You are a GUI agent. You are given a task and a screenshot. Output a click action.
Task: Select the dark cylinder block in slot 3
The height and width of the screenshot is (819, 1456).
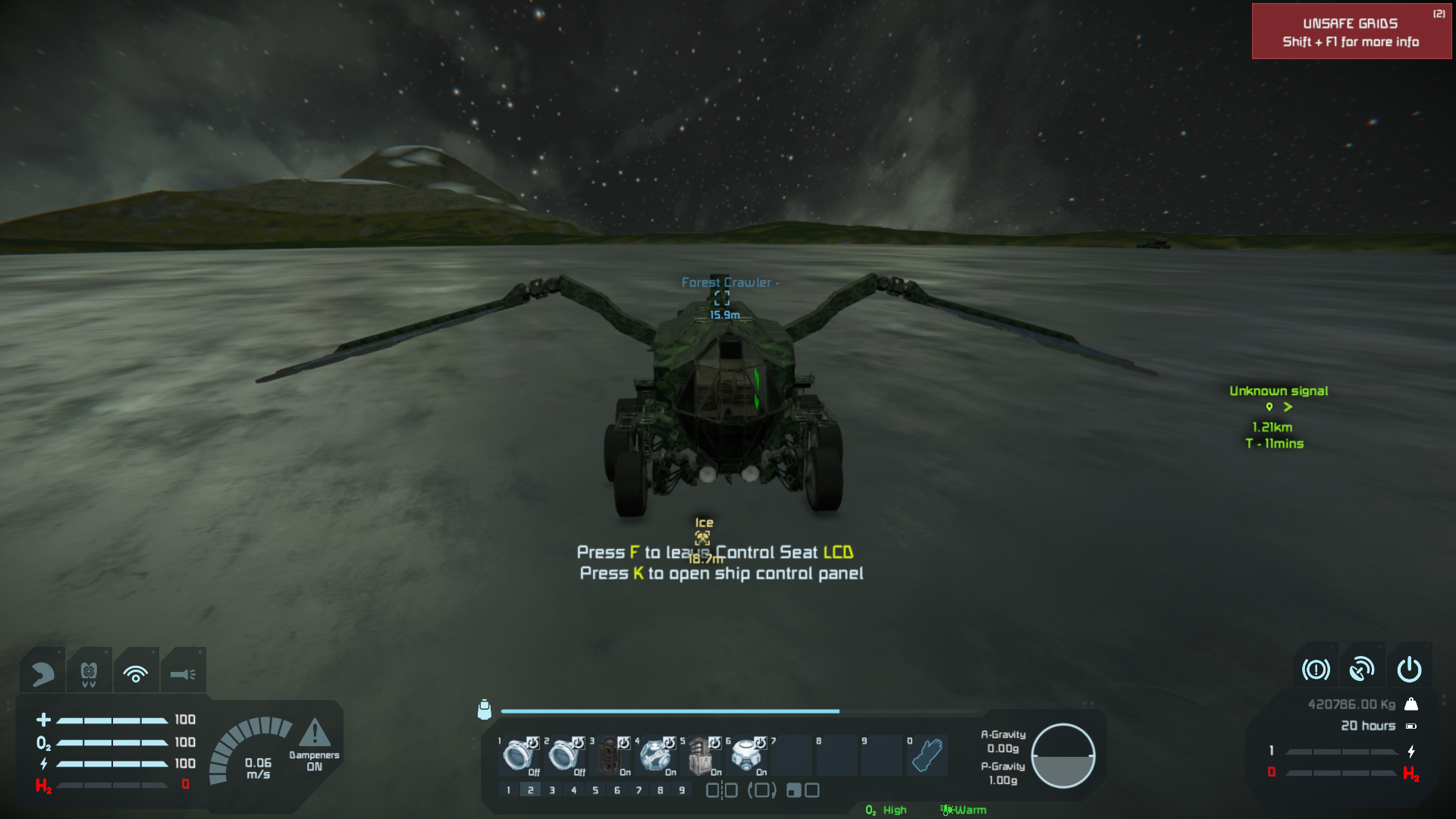(610, 755)
